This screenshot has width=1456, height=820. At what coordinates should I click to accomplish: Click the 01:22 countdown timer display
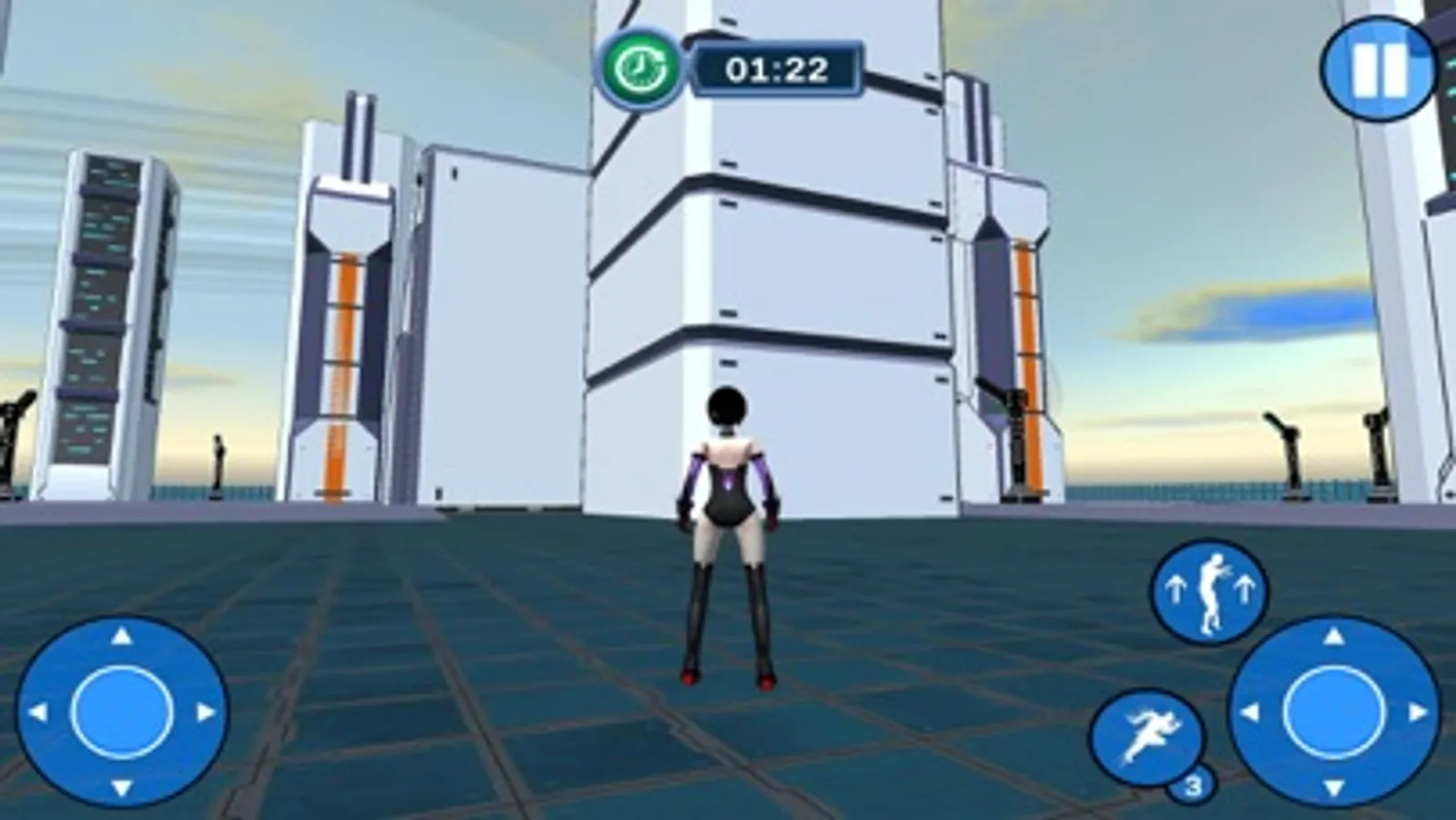pyautogui.click(x=777, y=66)
